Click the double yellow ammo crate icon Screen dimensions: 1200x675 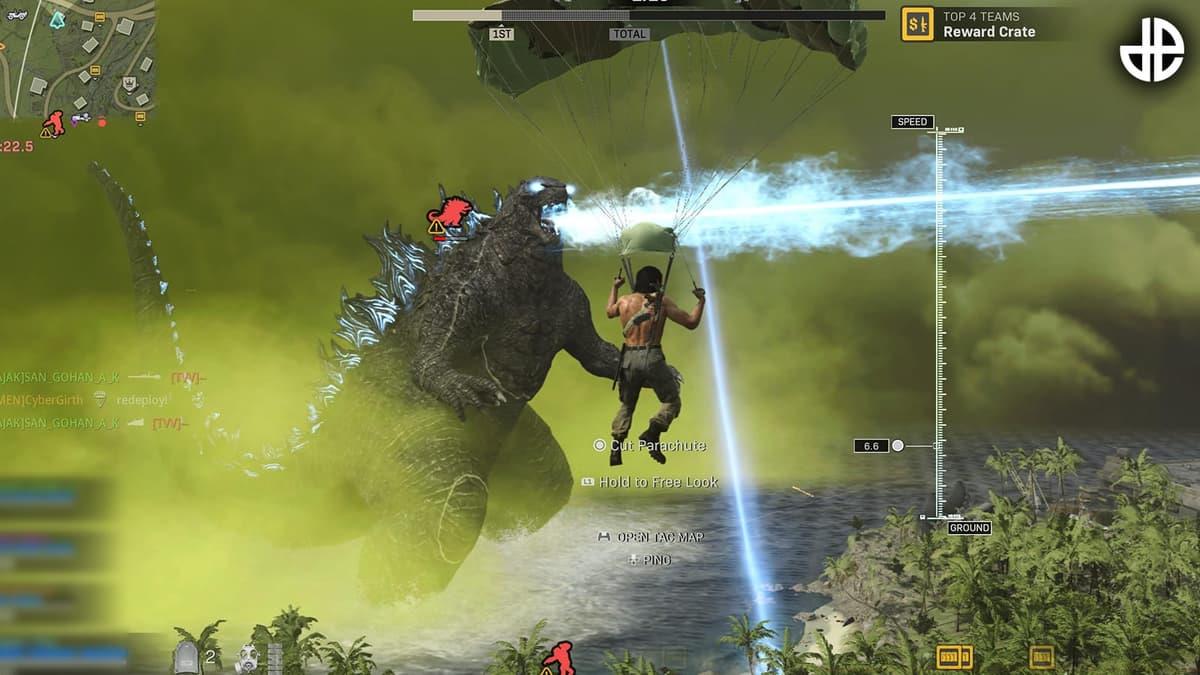tap(954, 657)
